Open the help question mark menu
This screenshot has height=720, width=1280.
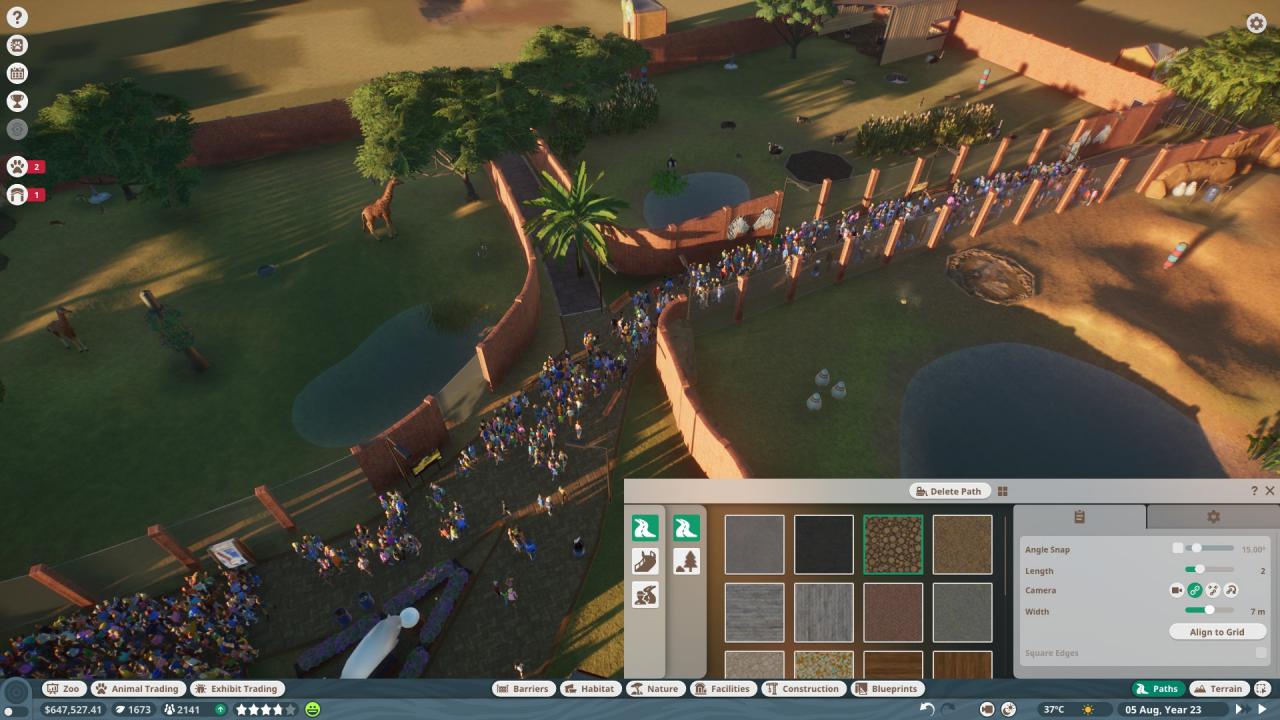[17, 17]
